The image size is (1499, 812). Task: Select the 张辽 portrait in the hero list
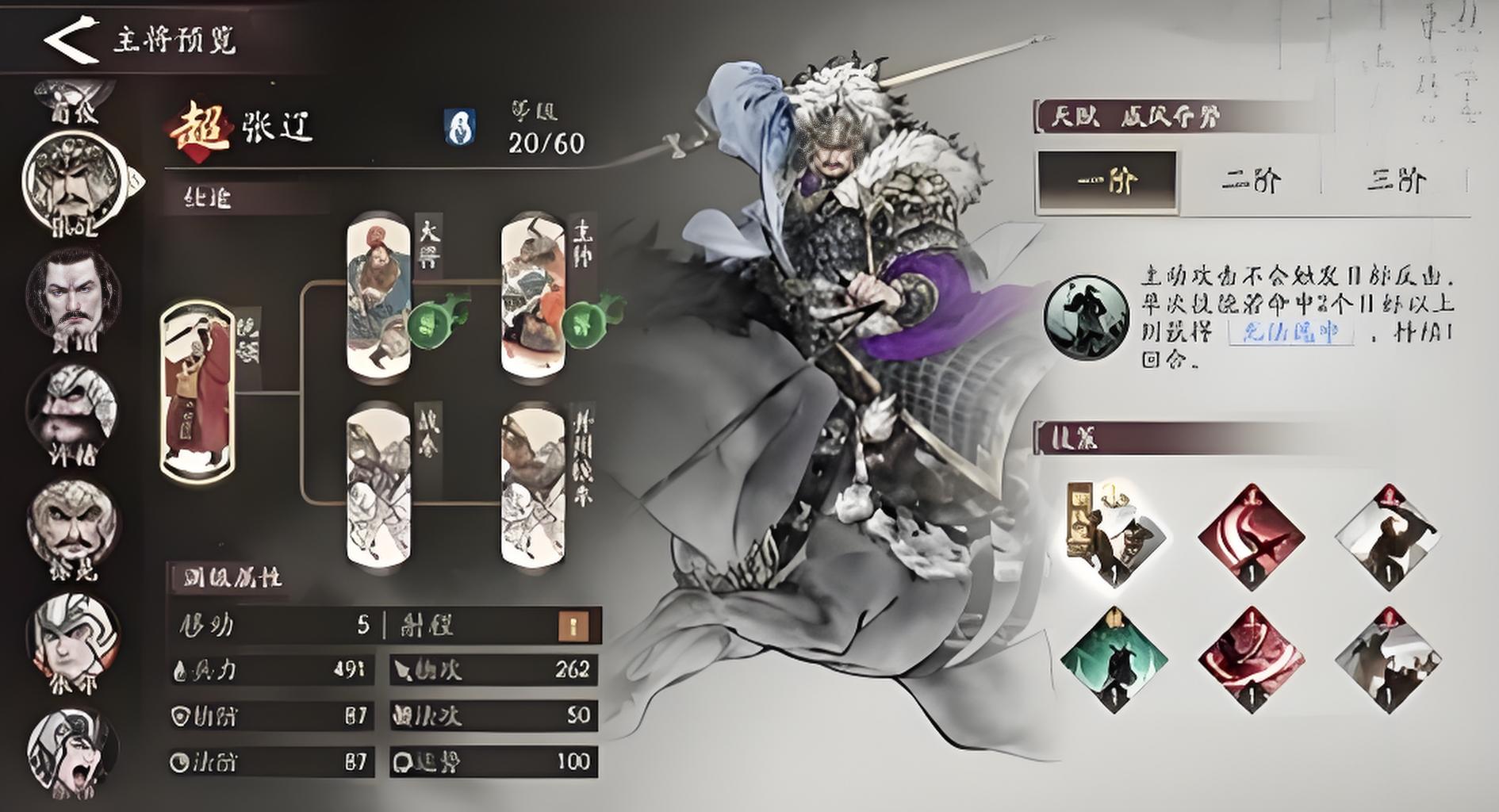click(74, 182)
